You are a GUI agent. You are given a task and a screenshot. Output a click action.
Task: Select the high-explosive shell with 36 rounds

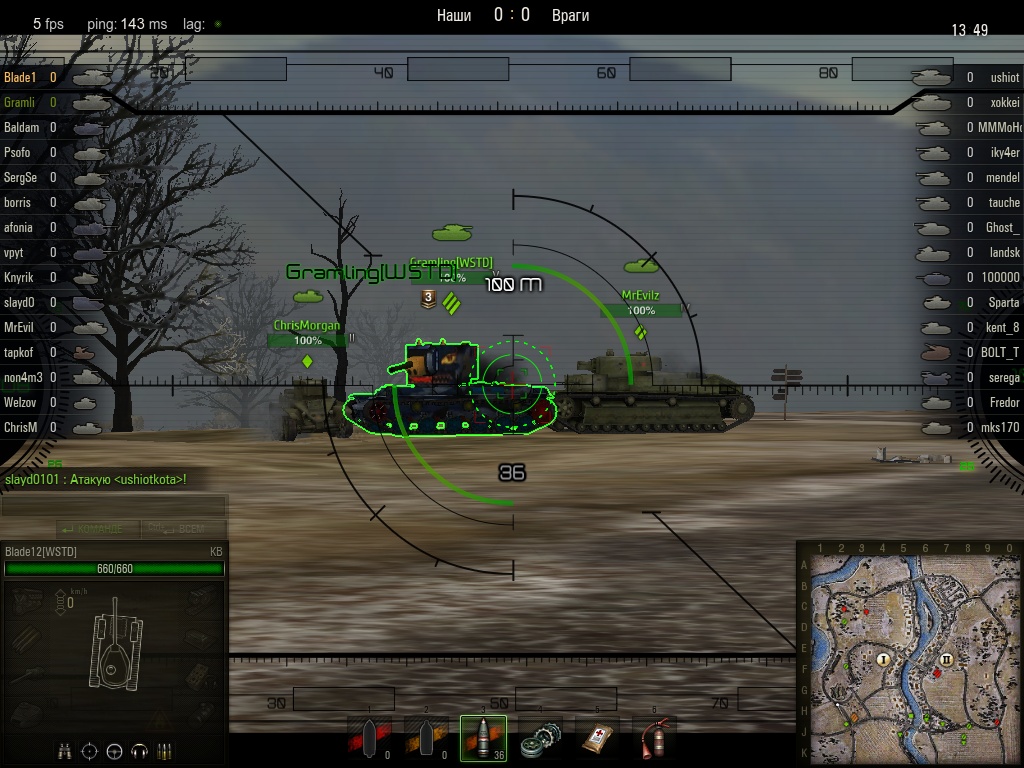(x=483, y=738)
